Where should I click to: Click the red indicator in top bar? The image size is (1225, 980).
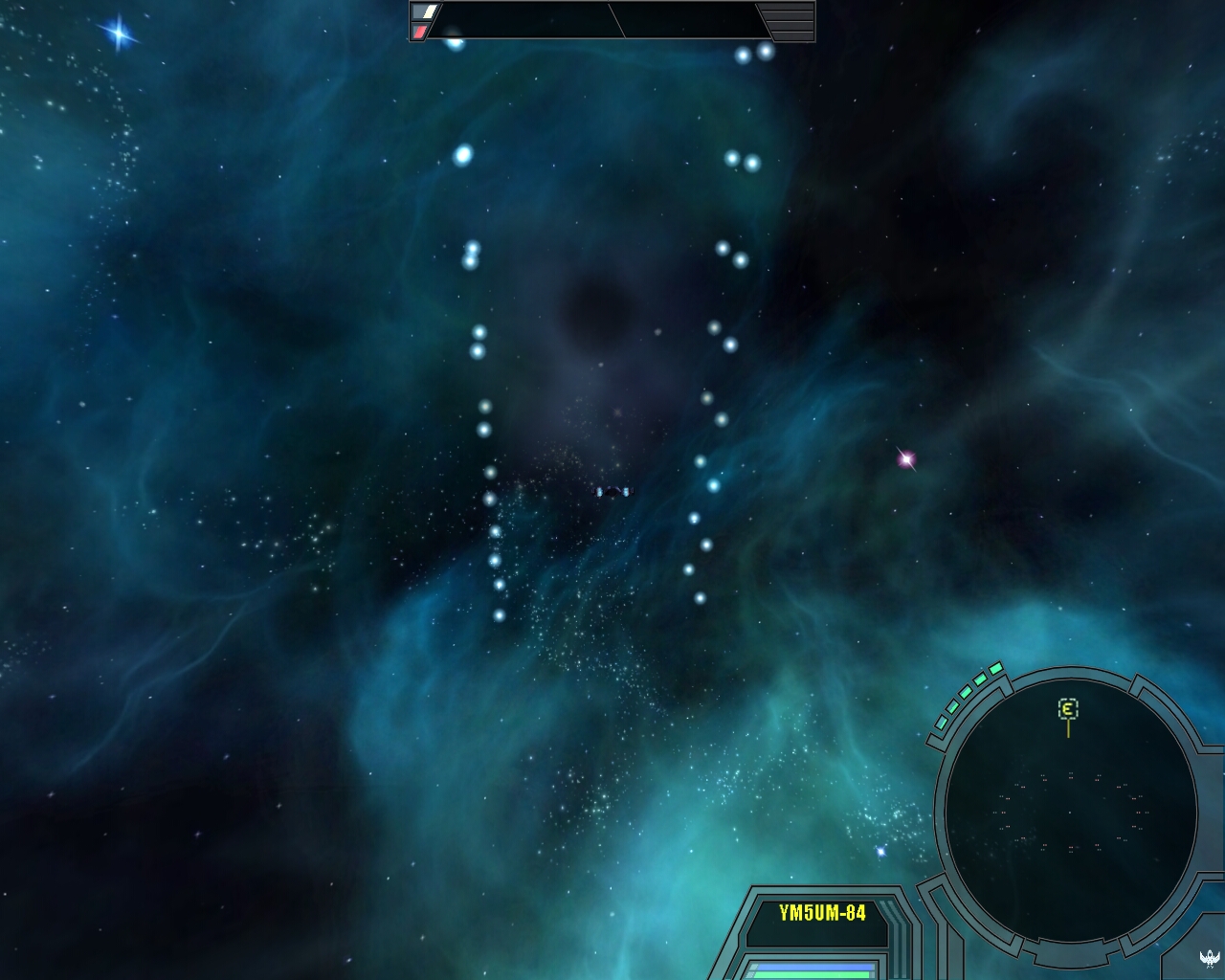(x=420, y=32)
